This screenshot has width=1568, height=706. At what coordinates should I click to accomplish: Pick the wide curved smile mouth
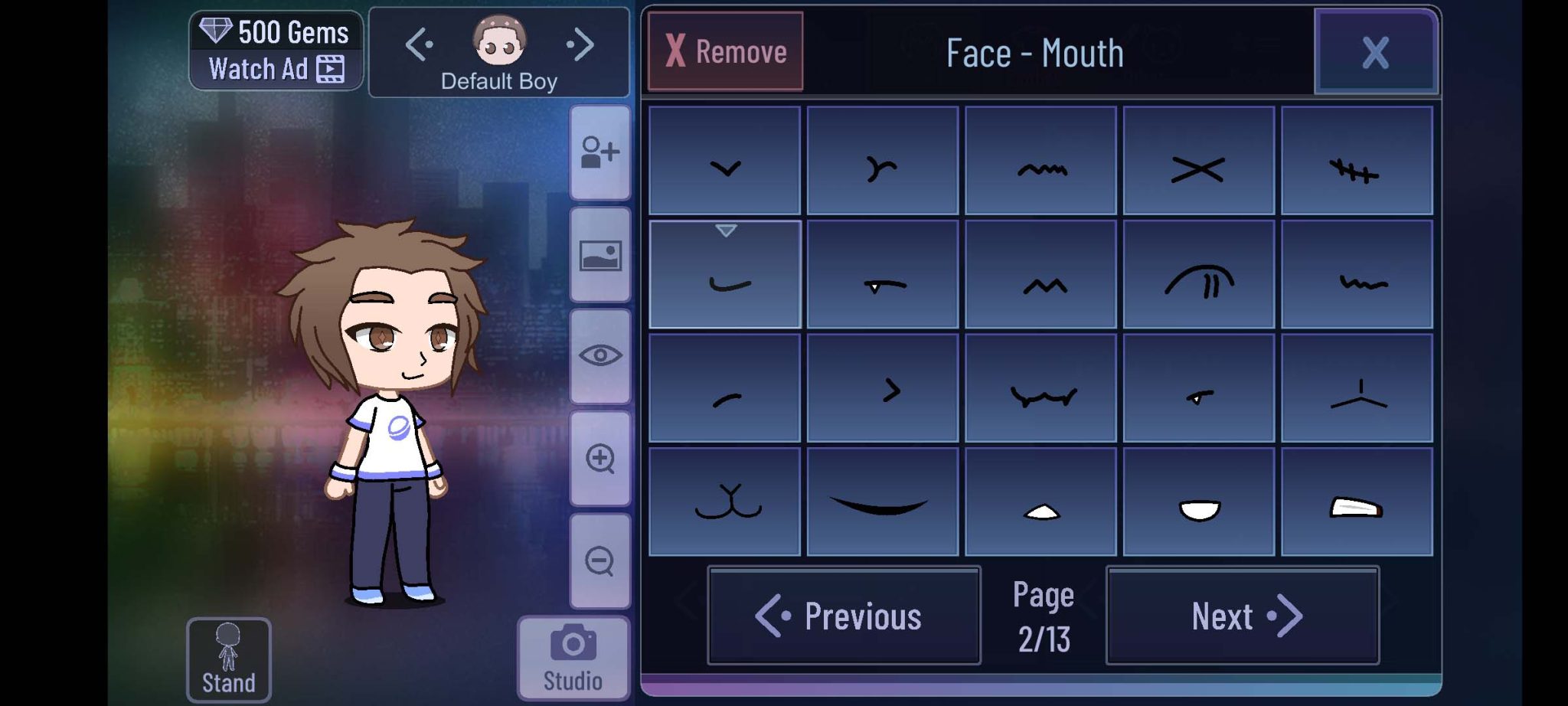click(x=882, y=502)
